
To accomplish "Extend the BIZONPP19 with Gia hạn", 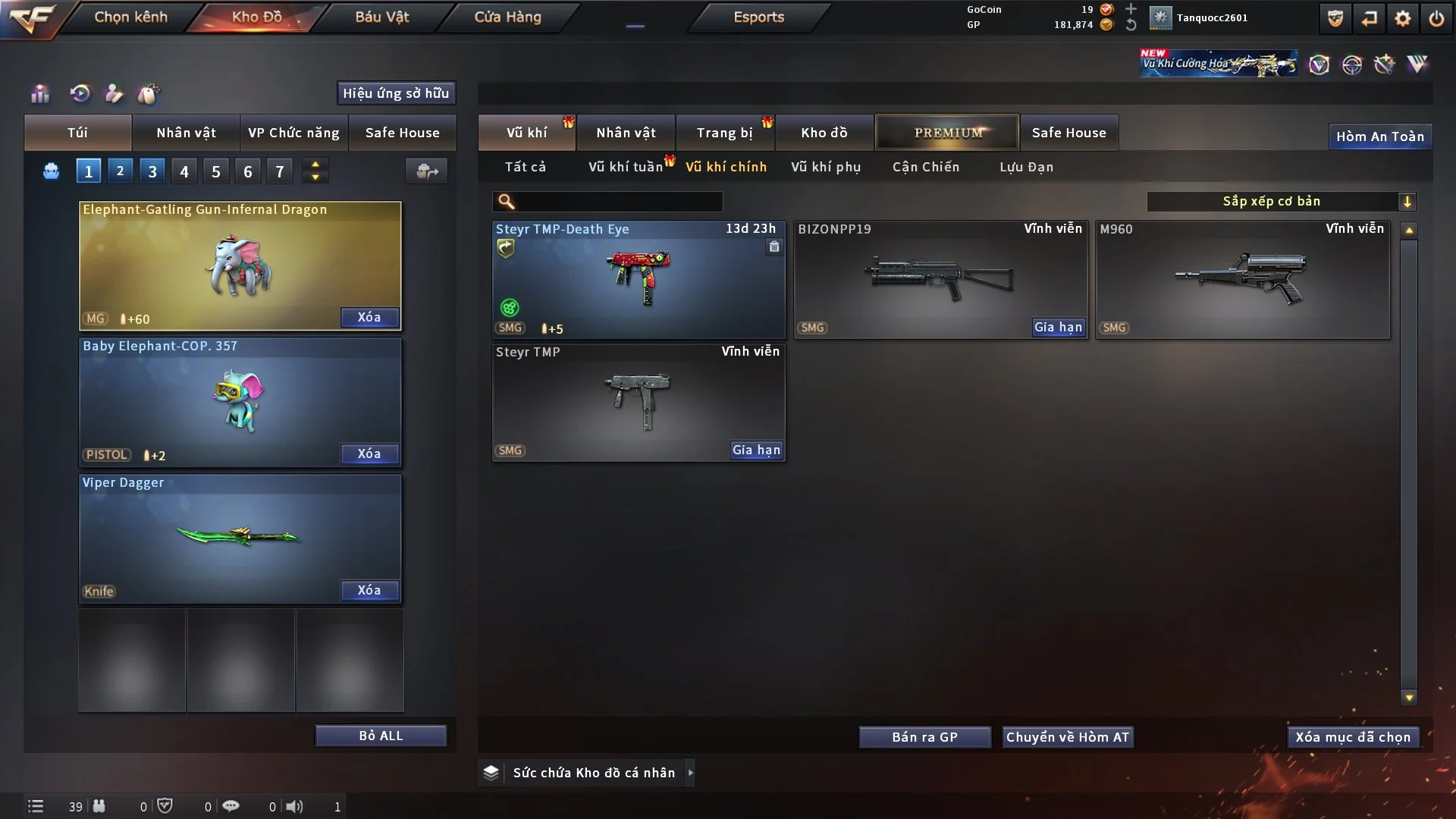I will (1058, 327).
